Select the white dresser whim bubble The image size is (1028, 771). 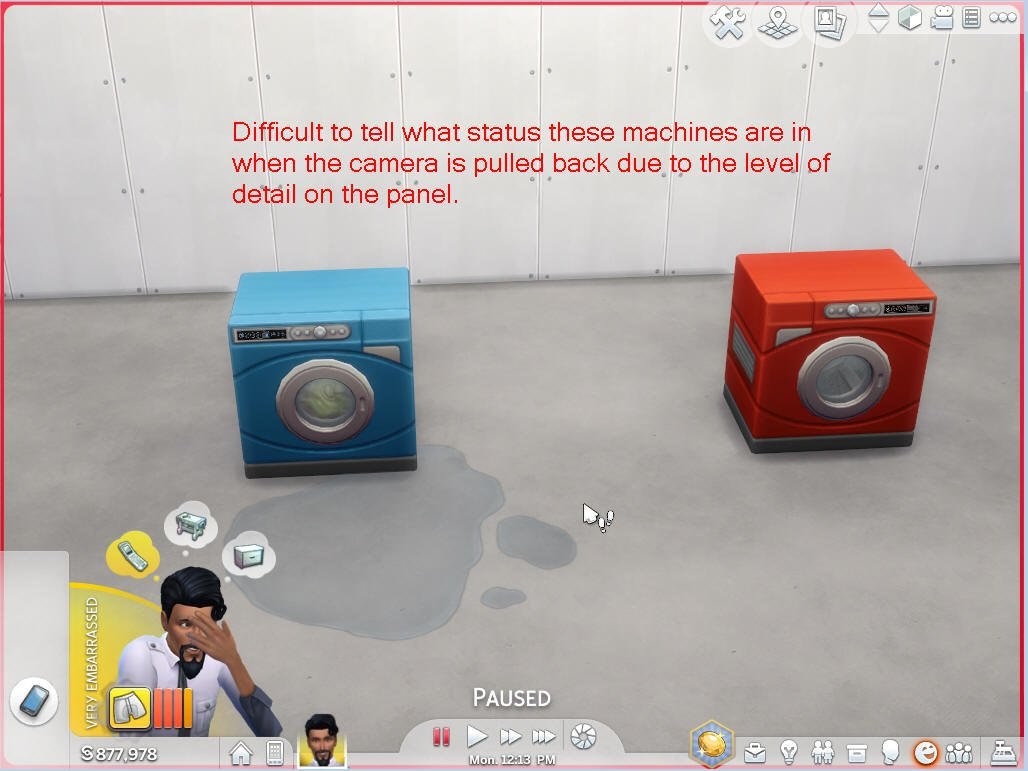[x=247, y=555]
